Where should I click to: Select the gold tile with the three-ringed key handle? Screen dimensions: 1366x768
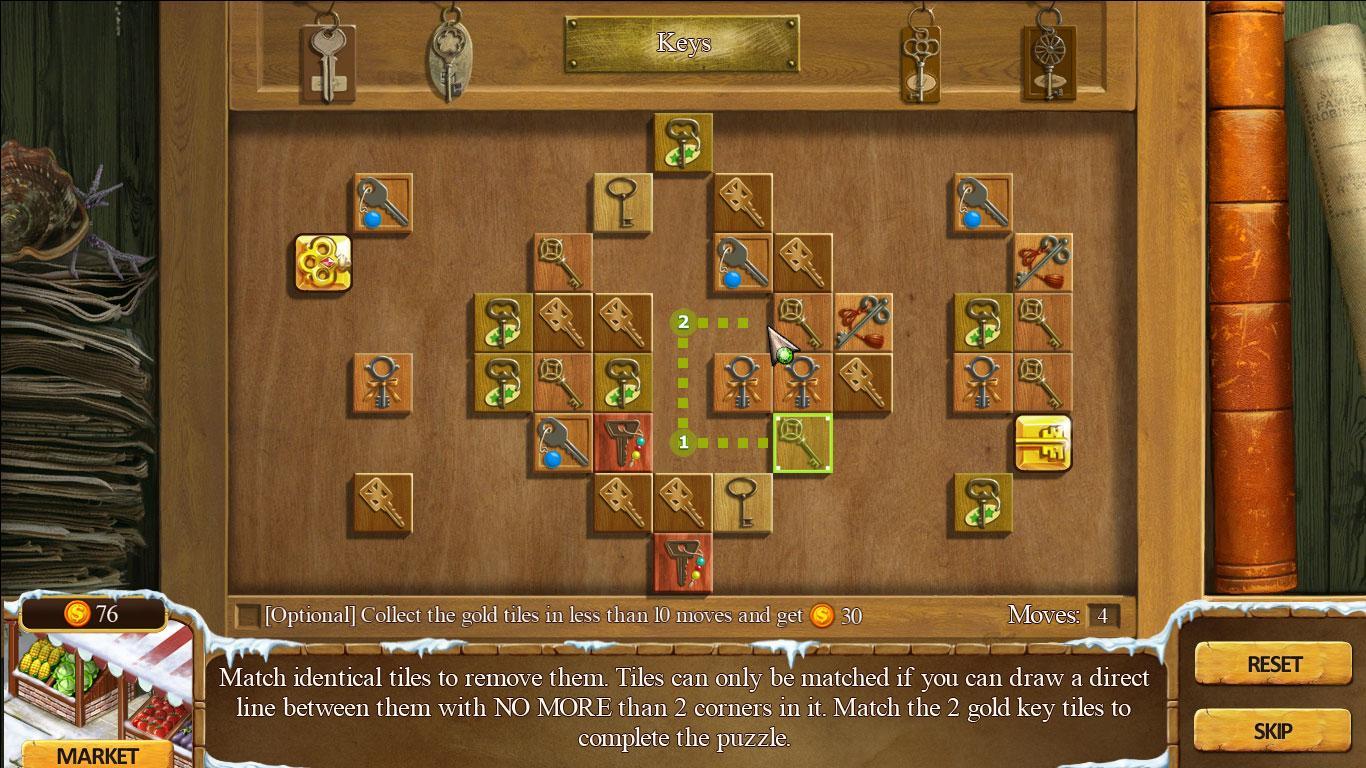[x=323, y=264]
